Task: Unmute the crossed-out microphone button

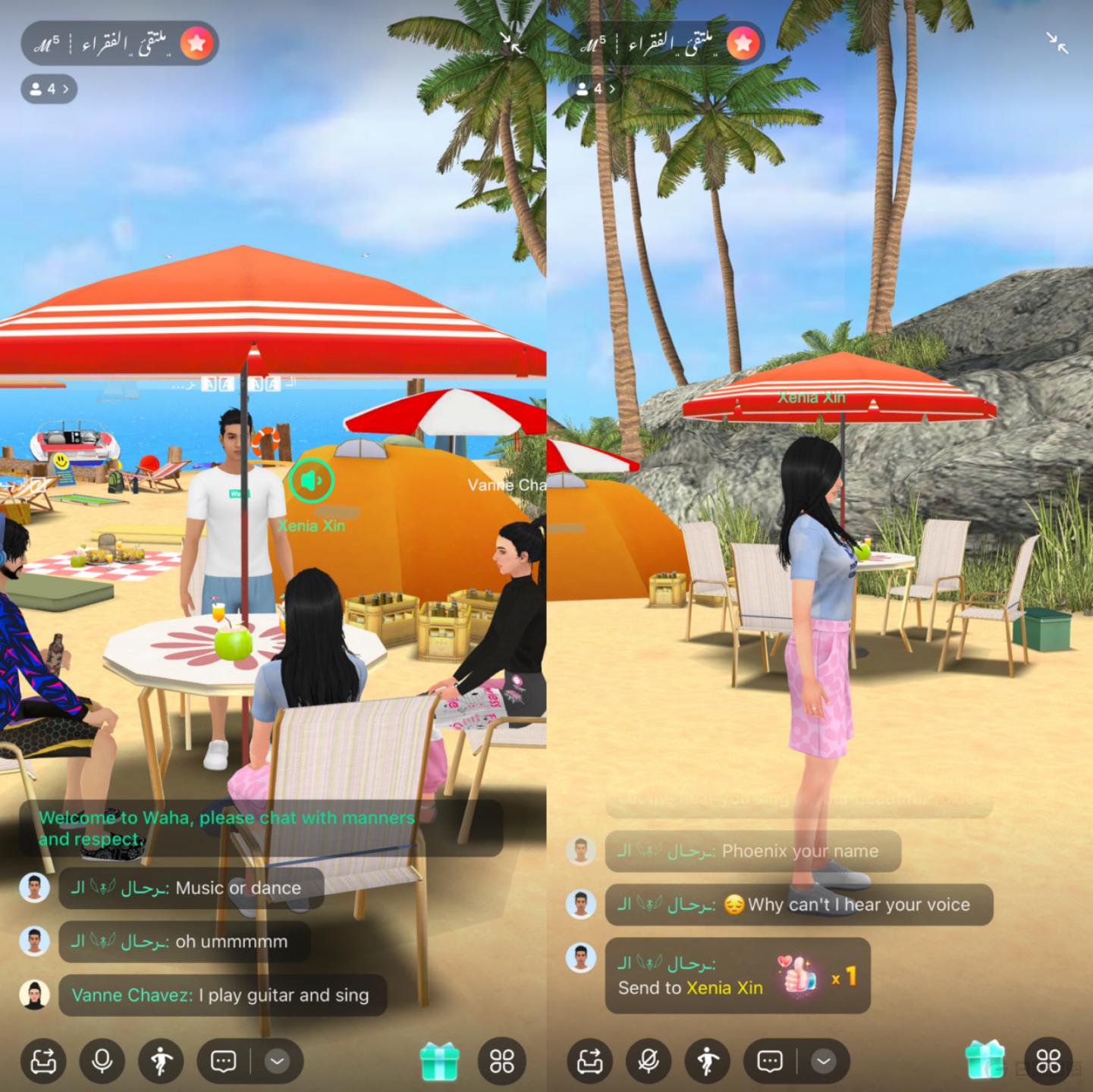Action: coord(649,1060)
